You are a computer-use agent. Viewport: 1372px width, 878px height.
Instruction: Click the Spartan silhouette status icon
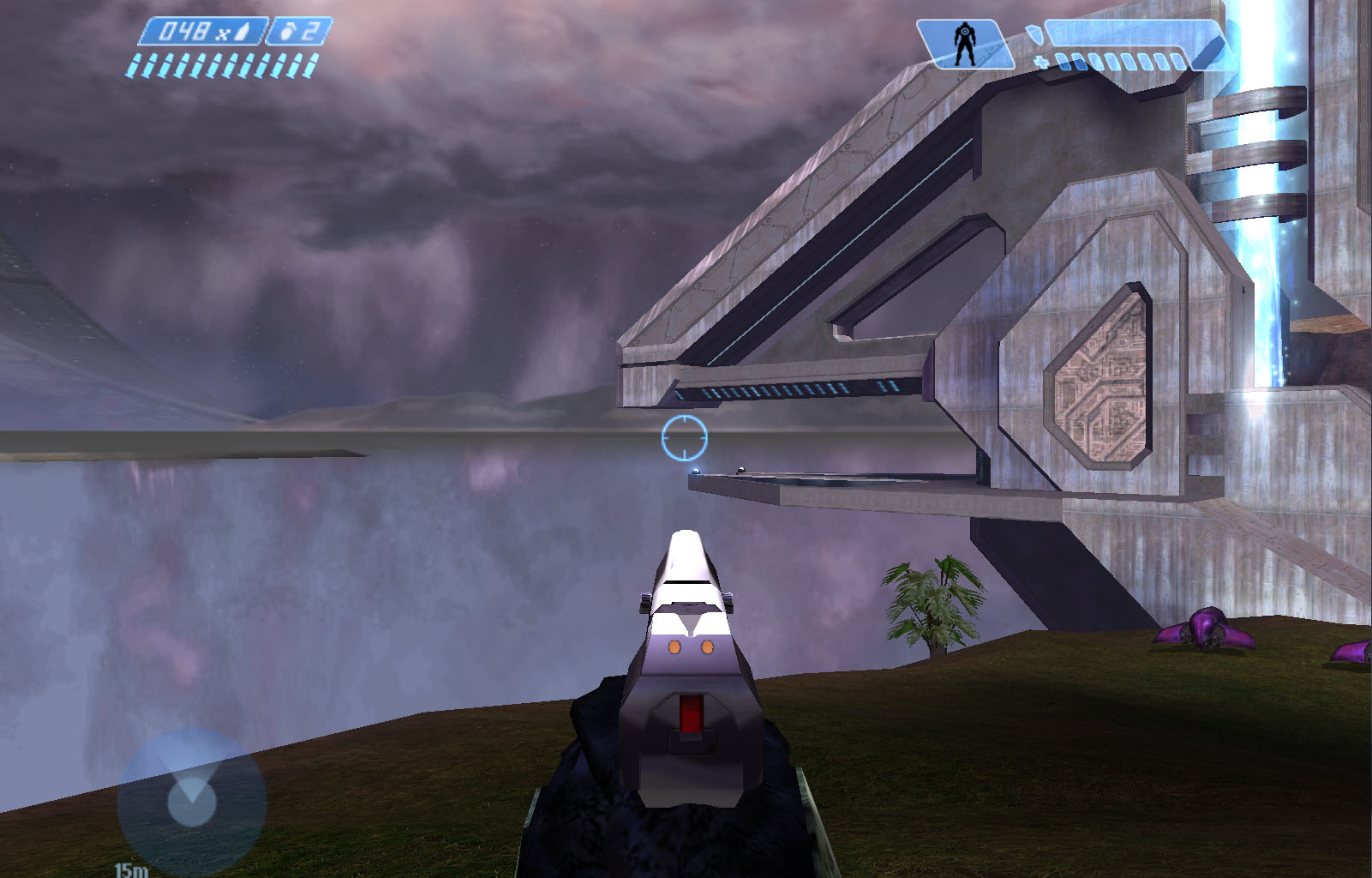(x=964, y=44)
